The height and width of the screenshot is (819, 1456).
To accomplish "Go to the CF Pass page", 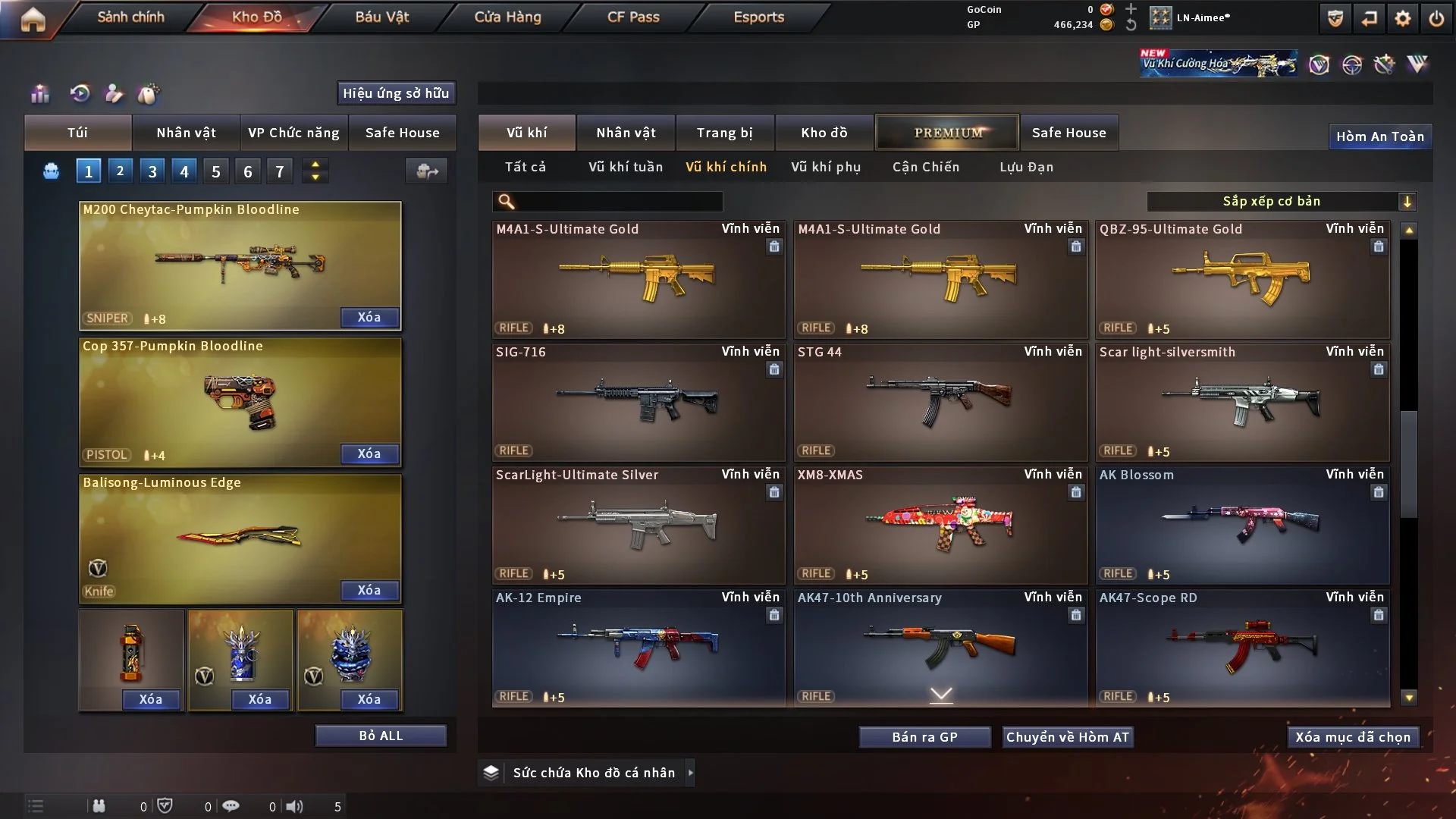I will pos(633,17).
